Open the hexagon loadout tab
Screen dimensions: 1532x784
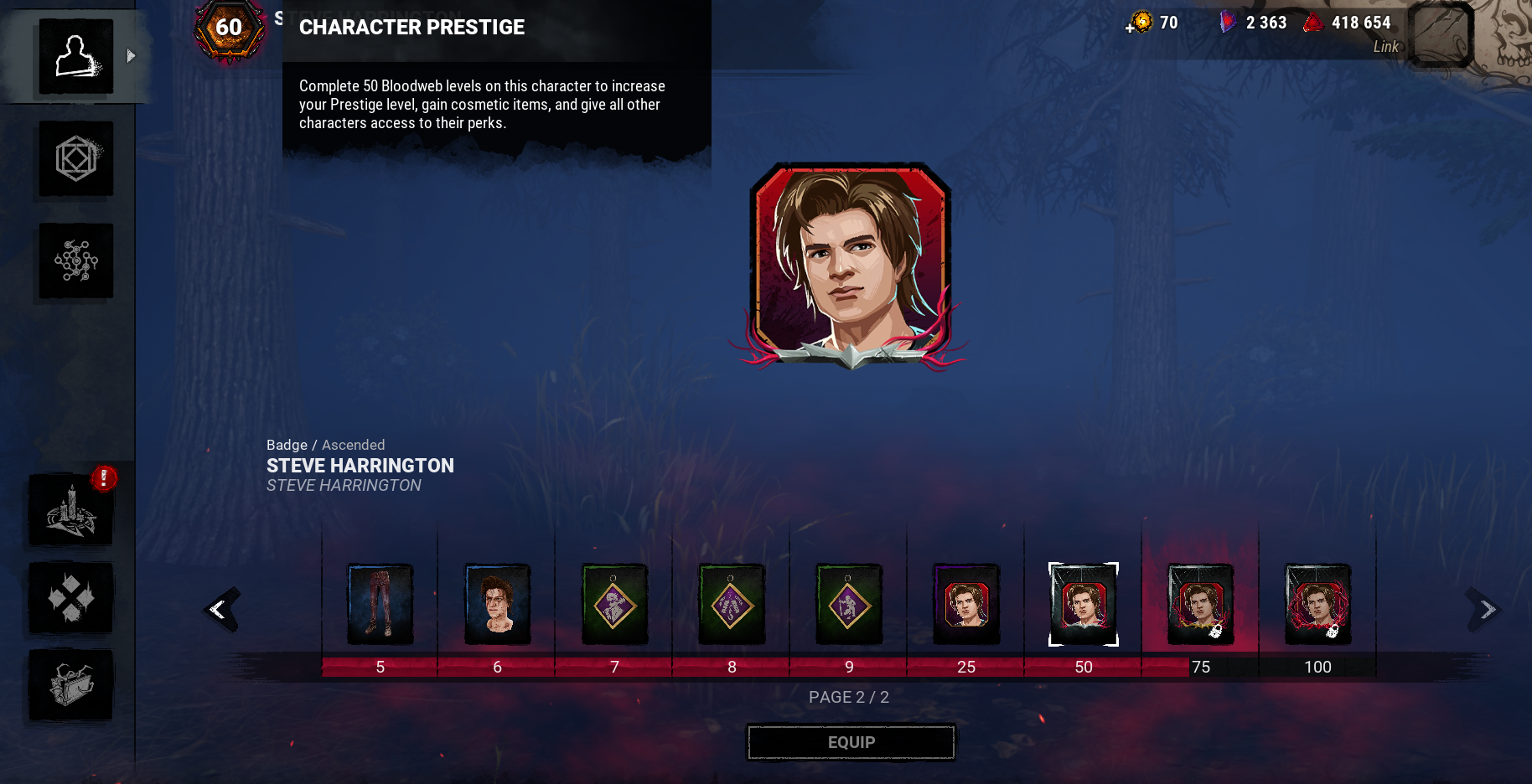[76, 159]
